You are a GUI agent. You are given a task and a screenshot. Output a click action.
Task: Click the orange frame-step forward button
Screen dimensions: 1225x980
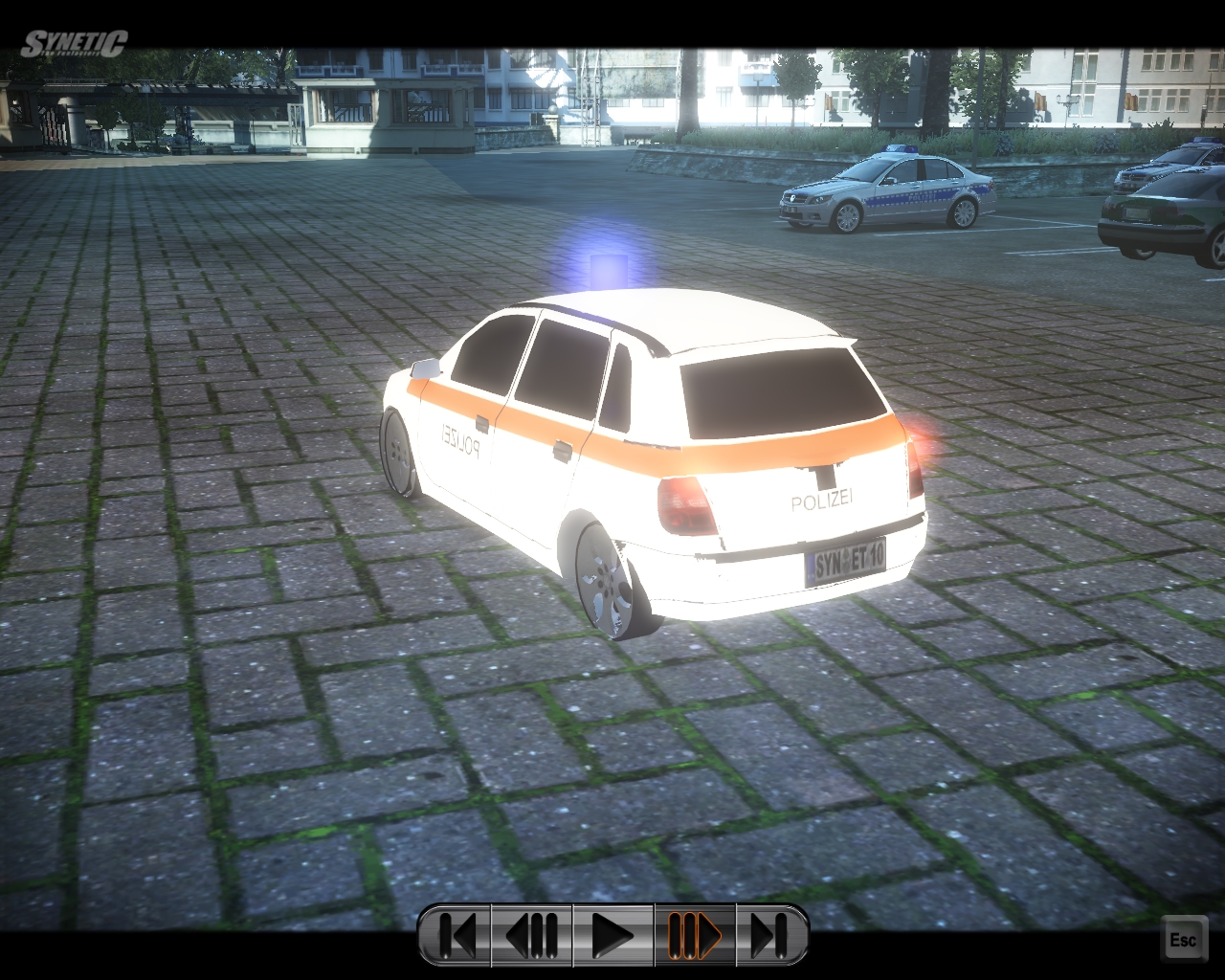[x=694, y=935]
